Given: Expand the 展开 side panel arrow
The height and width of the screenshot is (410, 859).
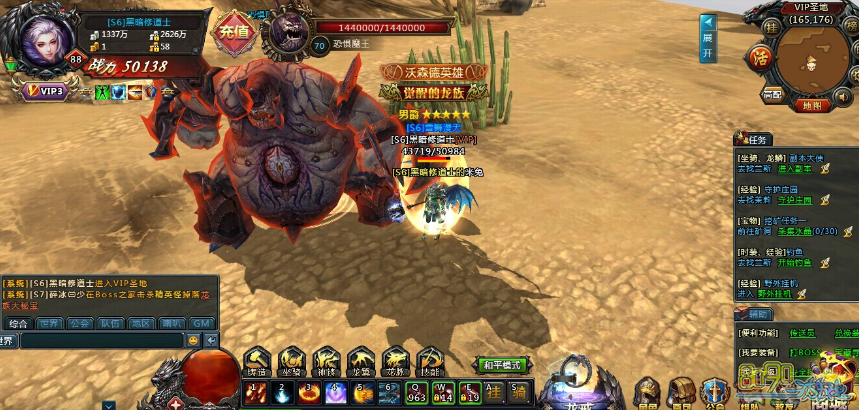Looking at the screenshot, I should click(x=707, y=38).
